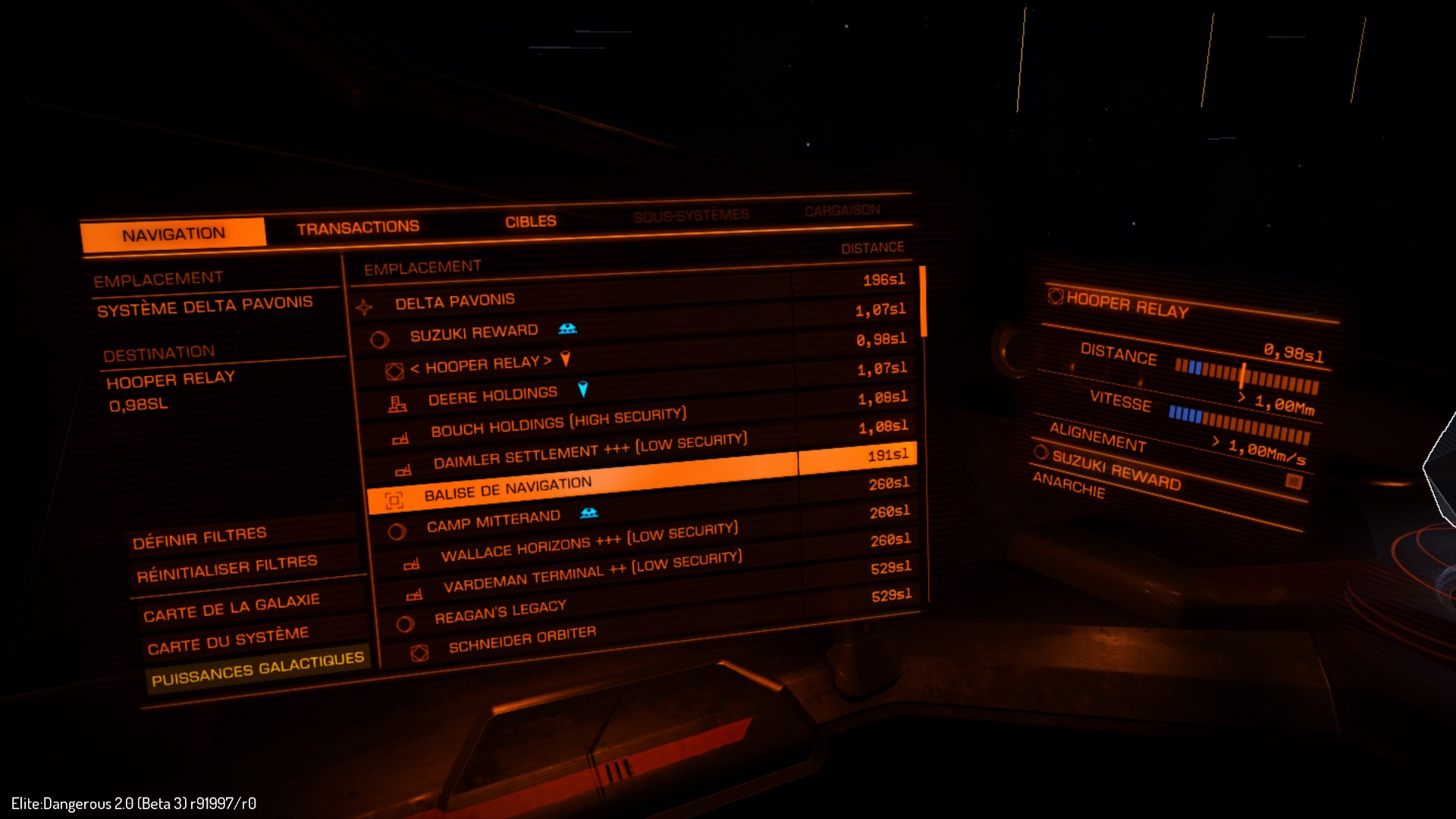Open the Sous-Systèmes tab
This screenshot has width=1456, height=819.
[x=691, y=216]
